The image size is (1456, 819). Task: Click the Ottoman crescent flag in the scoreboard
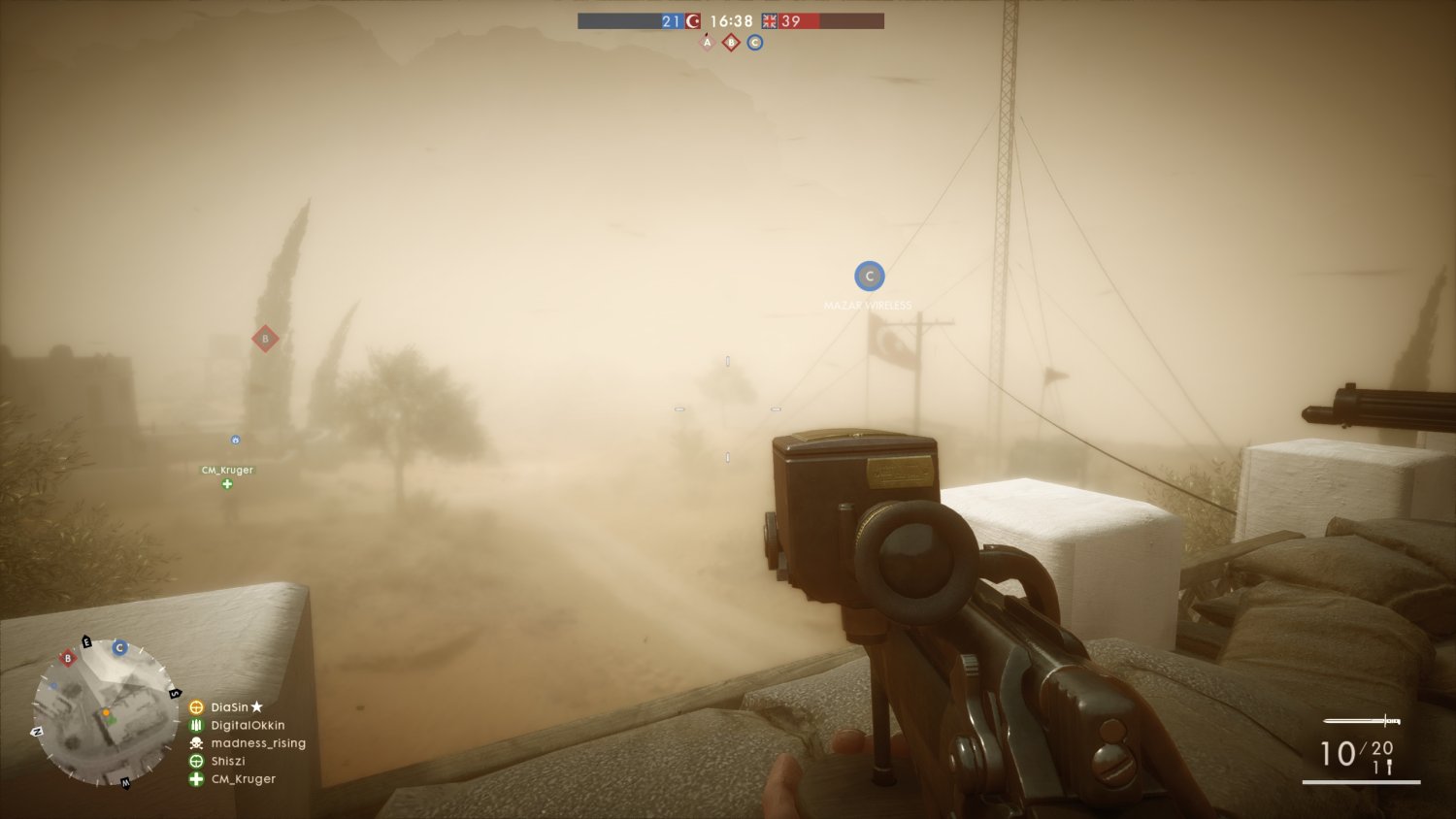[x=693, y=21]
